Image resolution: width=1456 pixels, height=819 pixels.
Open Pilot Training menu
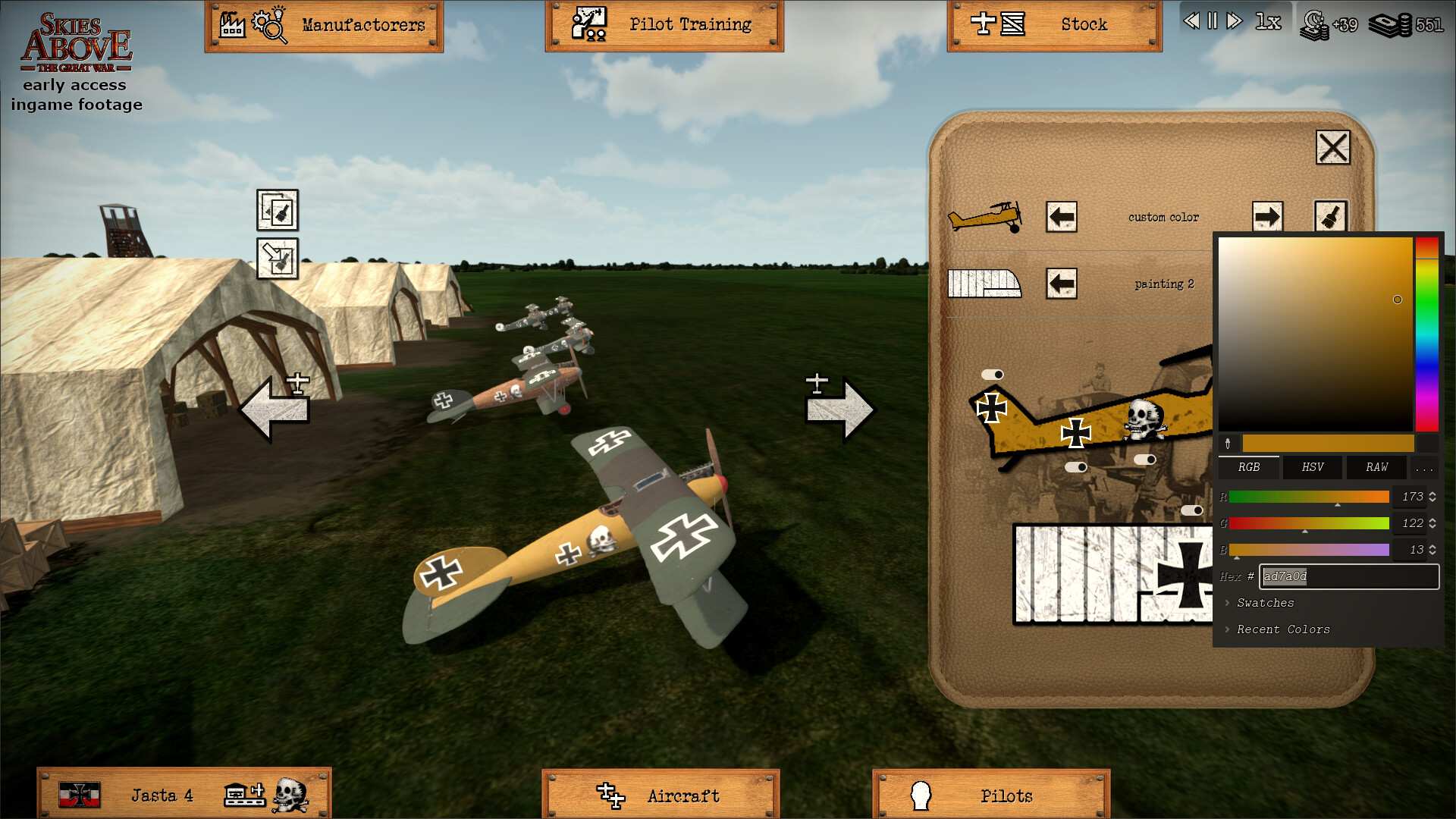point(664,26)
